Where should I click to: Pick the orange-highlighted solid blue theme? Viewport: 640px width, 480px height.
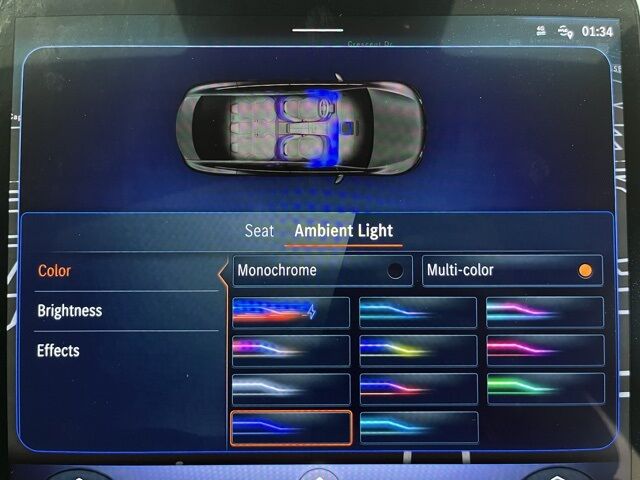coord(291,427)
